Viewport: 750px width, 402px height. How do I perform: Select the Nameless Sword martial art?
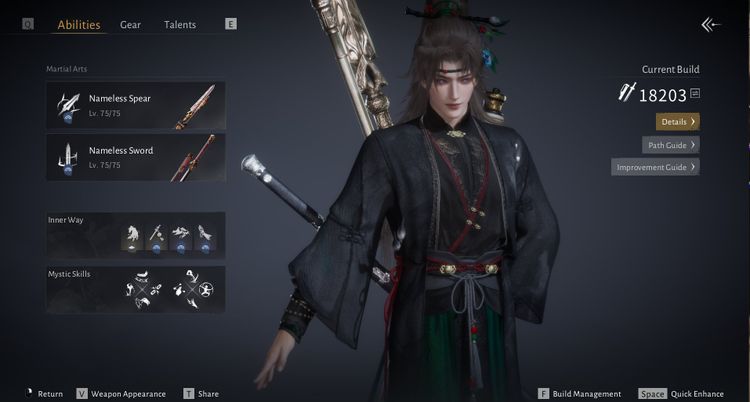click(136, 158)
